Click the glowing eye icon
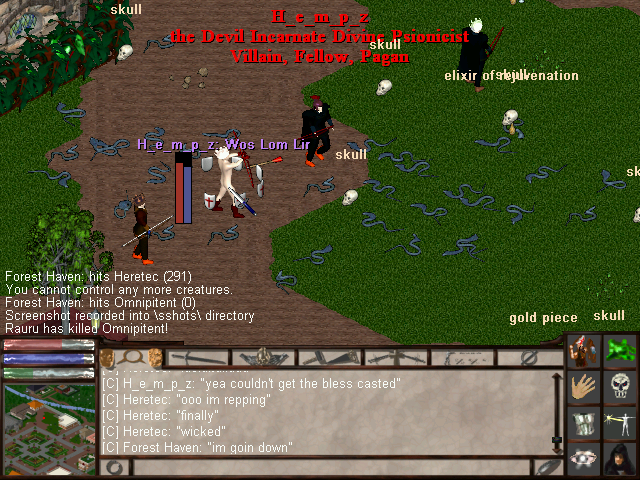The height and width of the screenshot is (480, 640). click(x=584, y=458)
